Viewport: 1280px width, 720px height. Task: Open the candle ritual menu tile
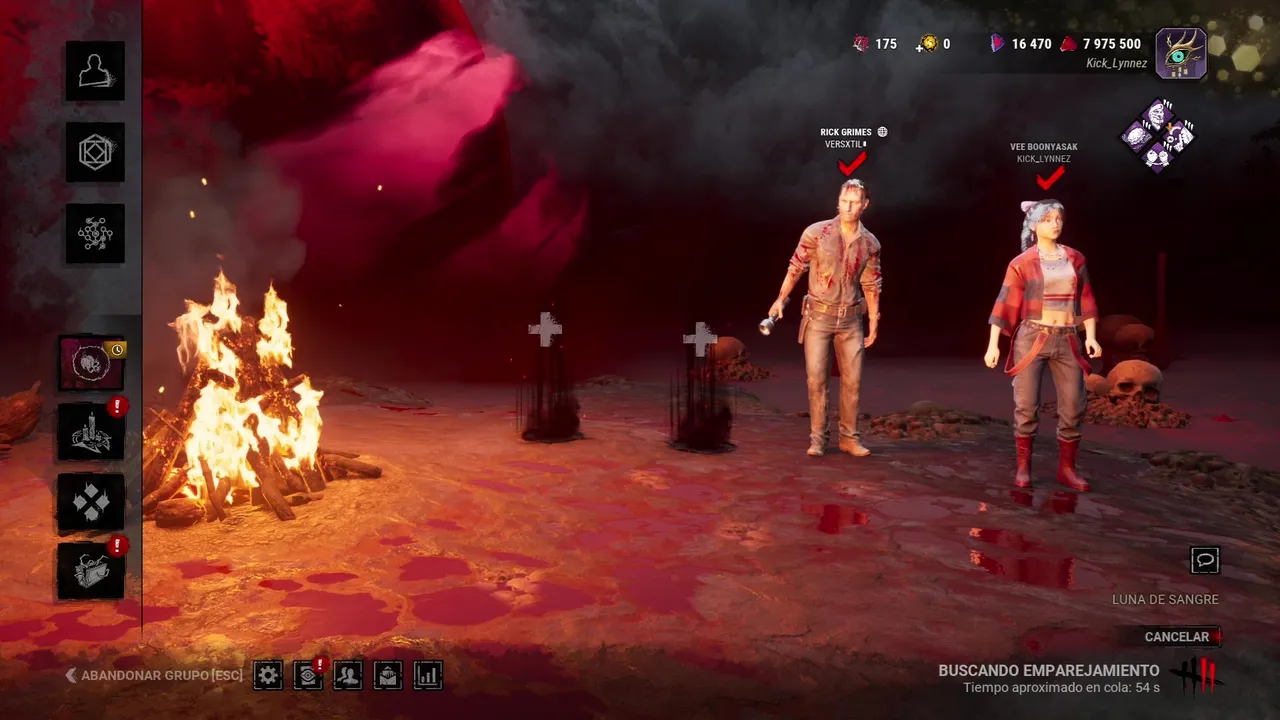pyautogui.click(x=91, y=432)
